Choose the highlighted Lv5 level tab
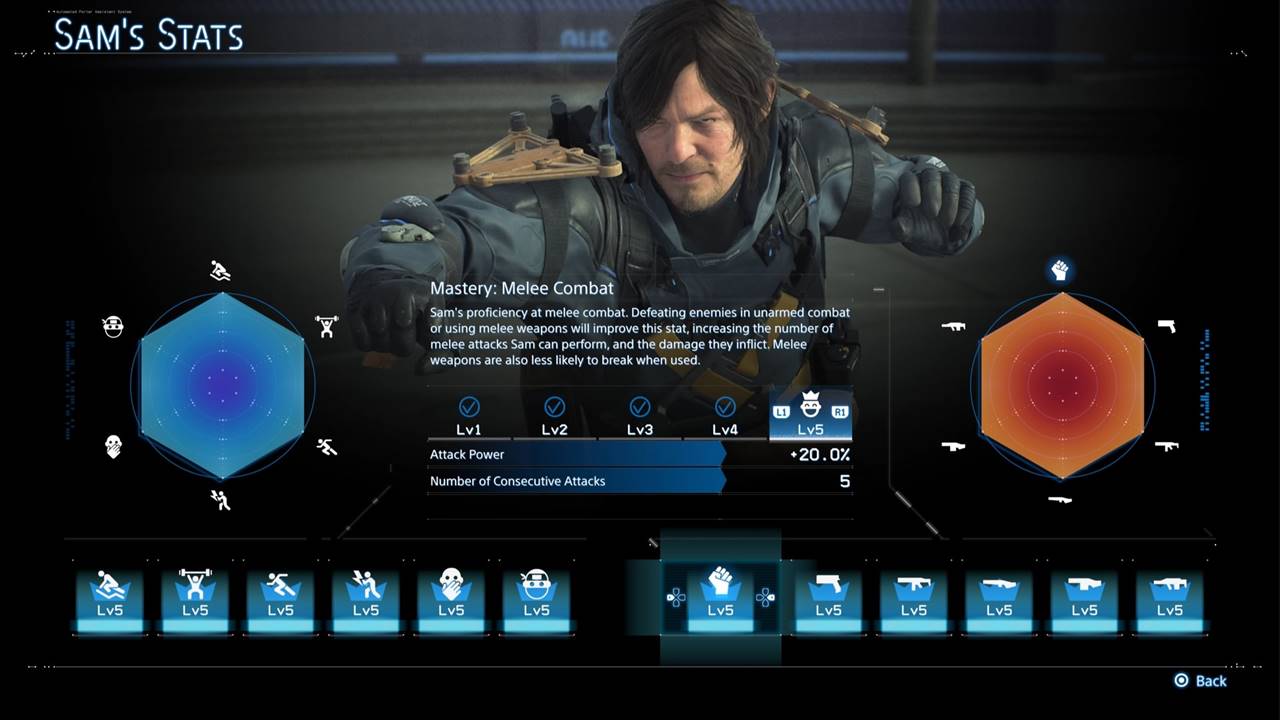Image resolution: width=1280 pixels, height=720 pixels. [x=811, y=416]
